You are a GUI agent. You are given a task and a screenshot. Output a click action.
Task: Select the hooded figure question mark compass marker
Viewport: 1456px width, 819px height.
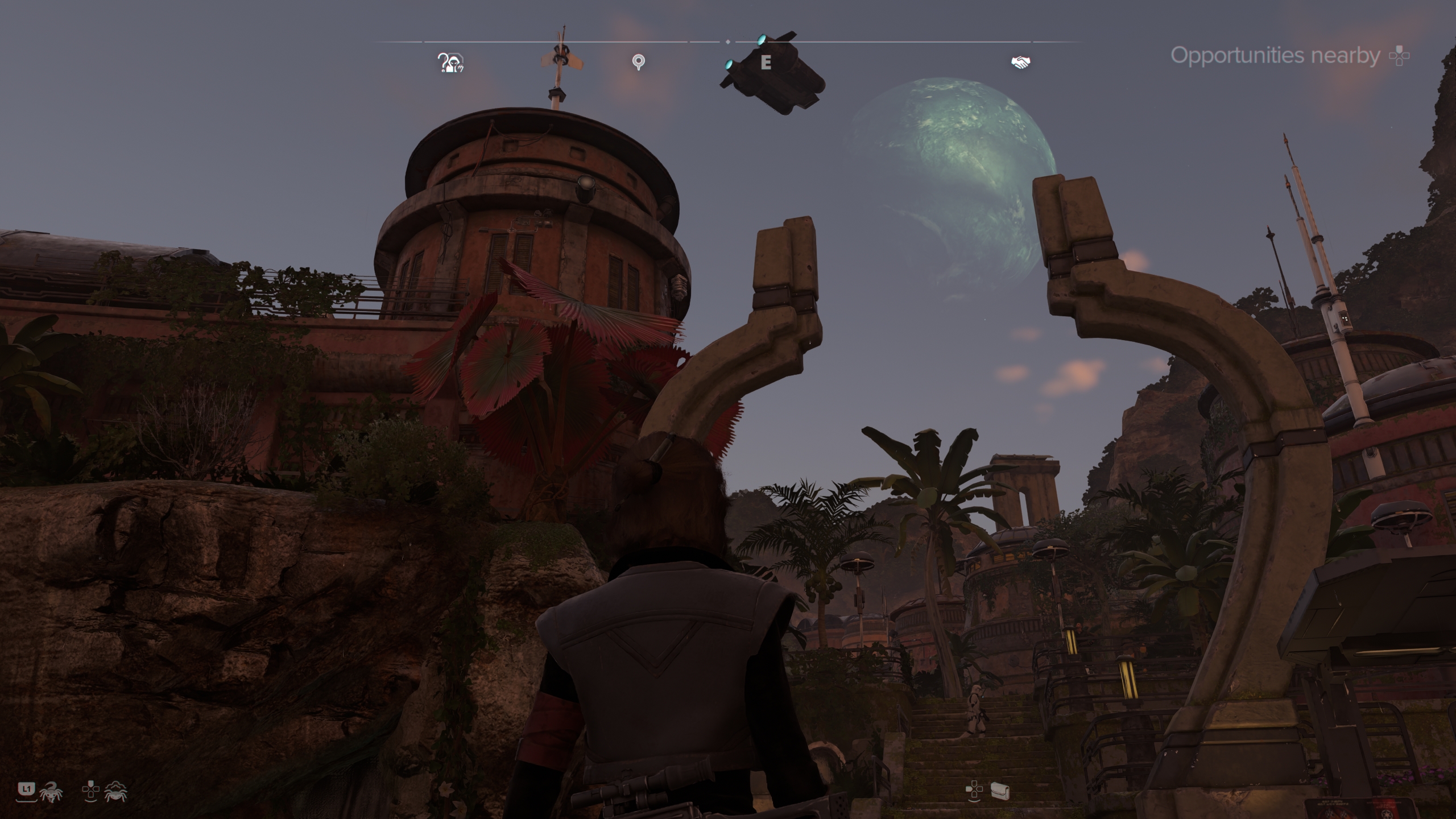click(450, 63)
